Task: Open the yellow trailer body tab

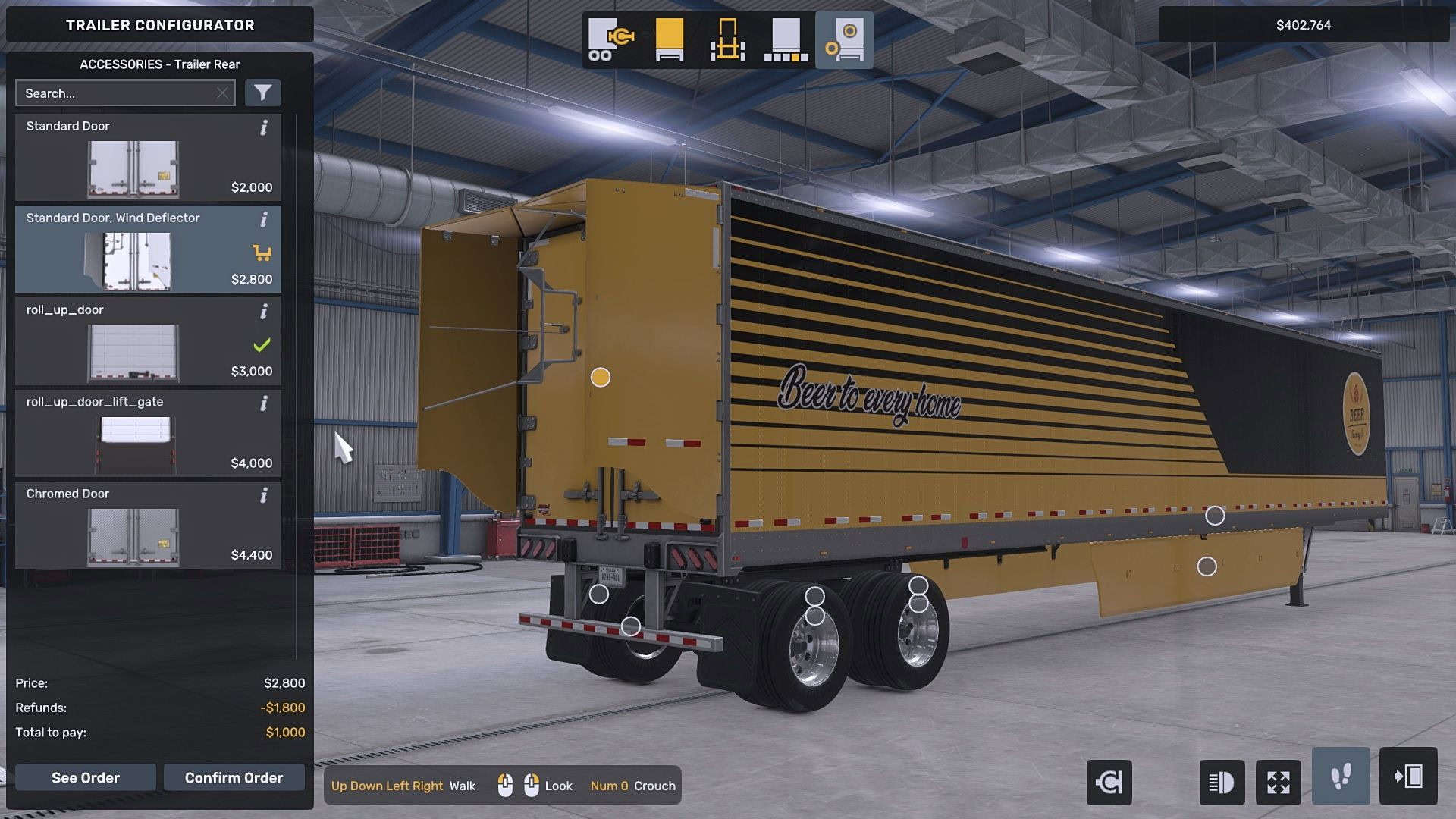Action: [x=669, y=39]
